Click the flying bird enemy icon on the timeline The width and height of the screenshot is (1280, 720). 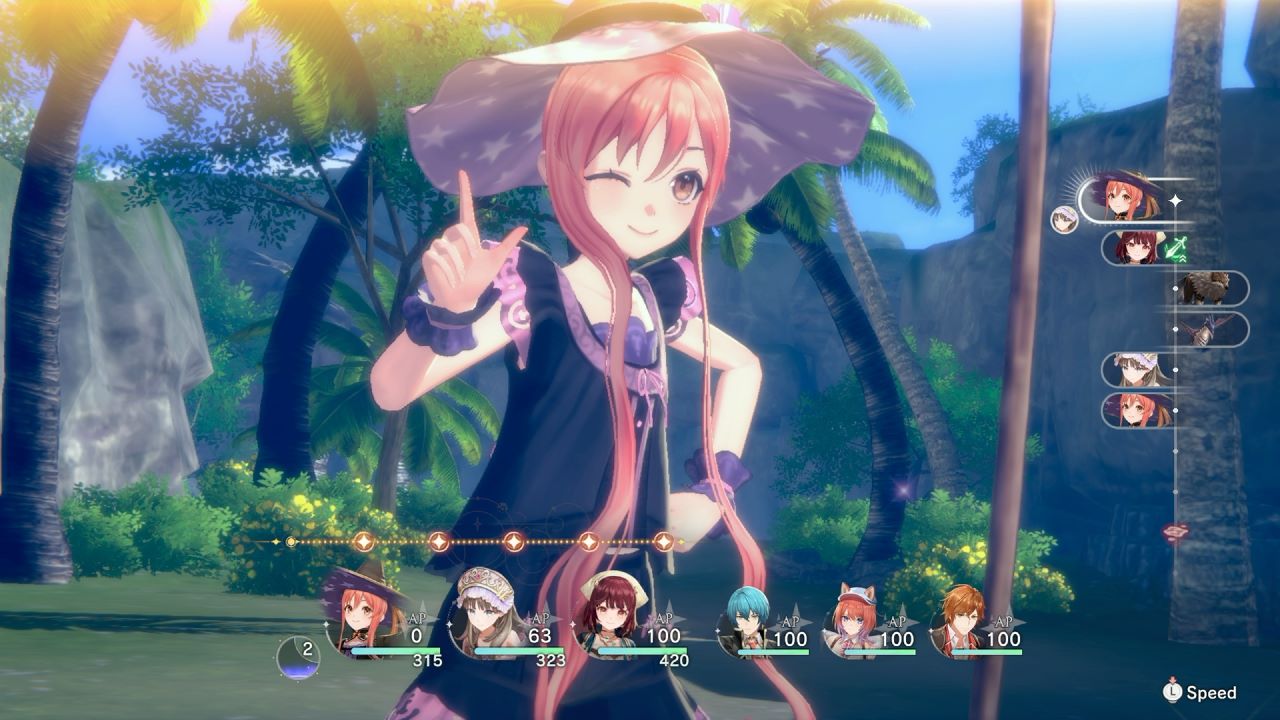(1207, 330)
